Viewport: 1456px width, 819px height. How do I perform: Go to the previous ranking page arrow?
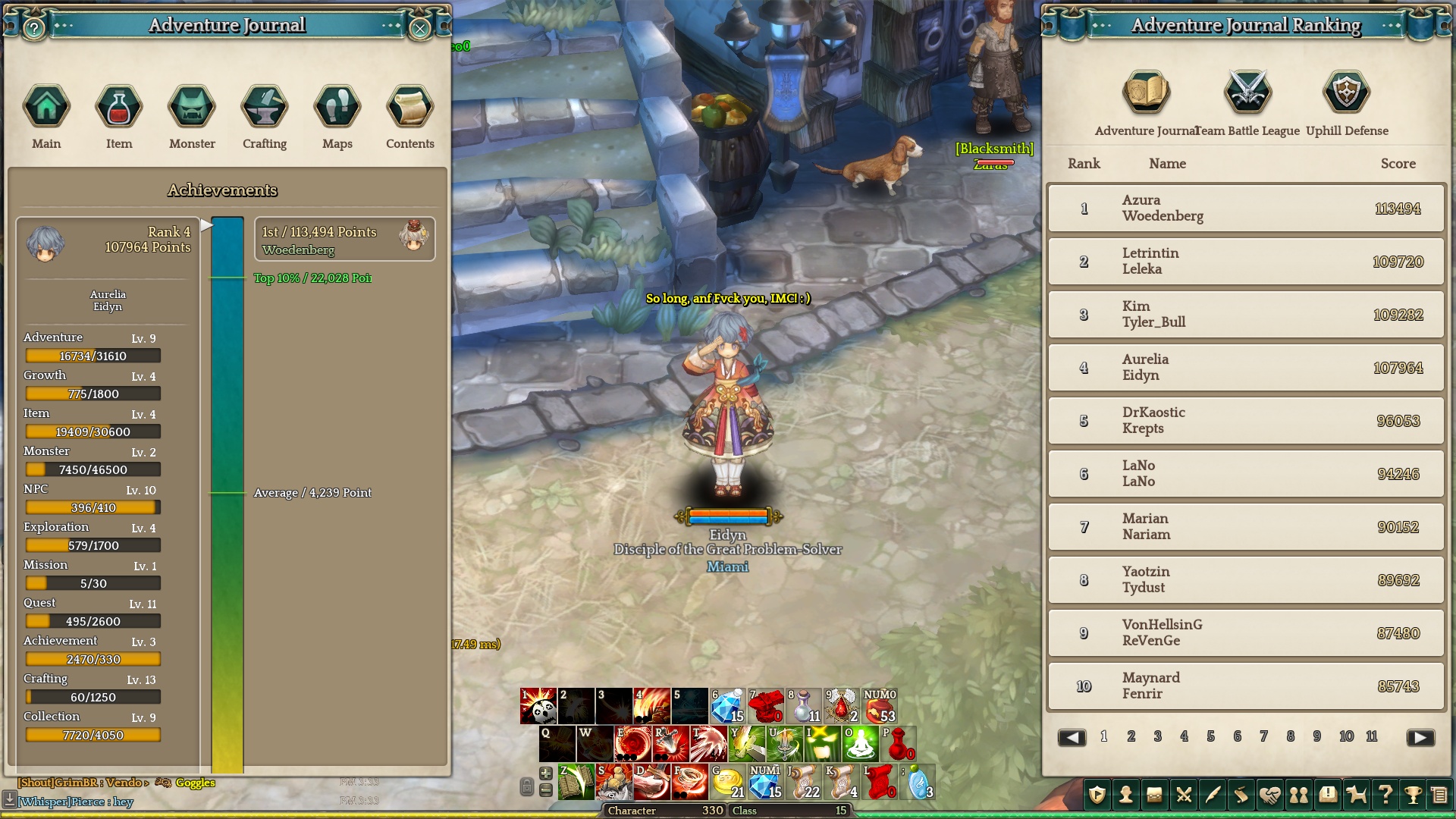(1072, 737)
